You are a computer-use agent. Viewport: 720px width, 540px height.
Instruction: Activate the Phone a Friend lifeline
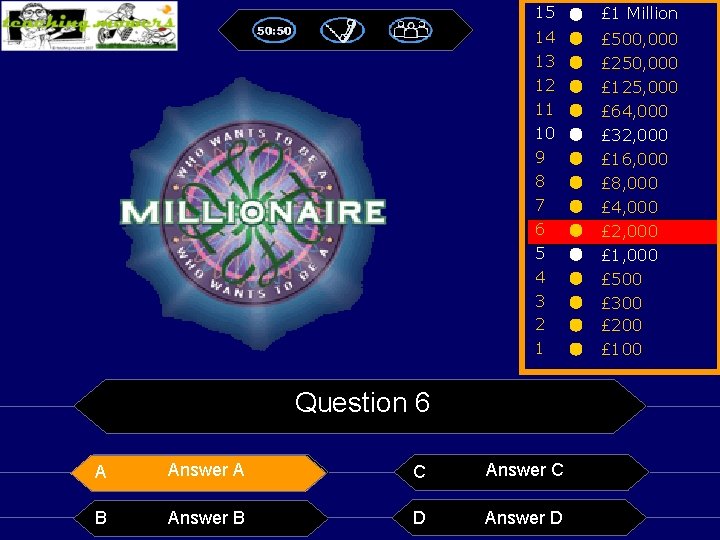(x=342, y=31)
